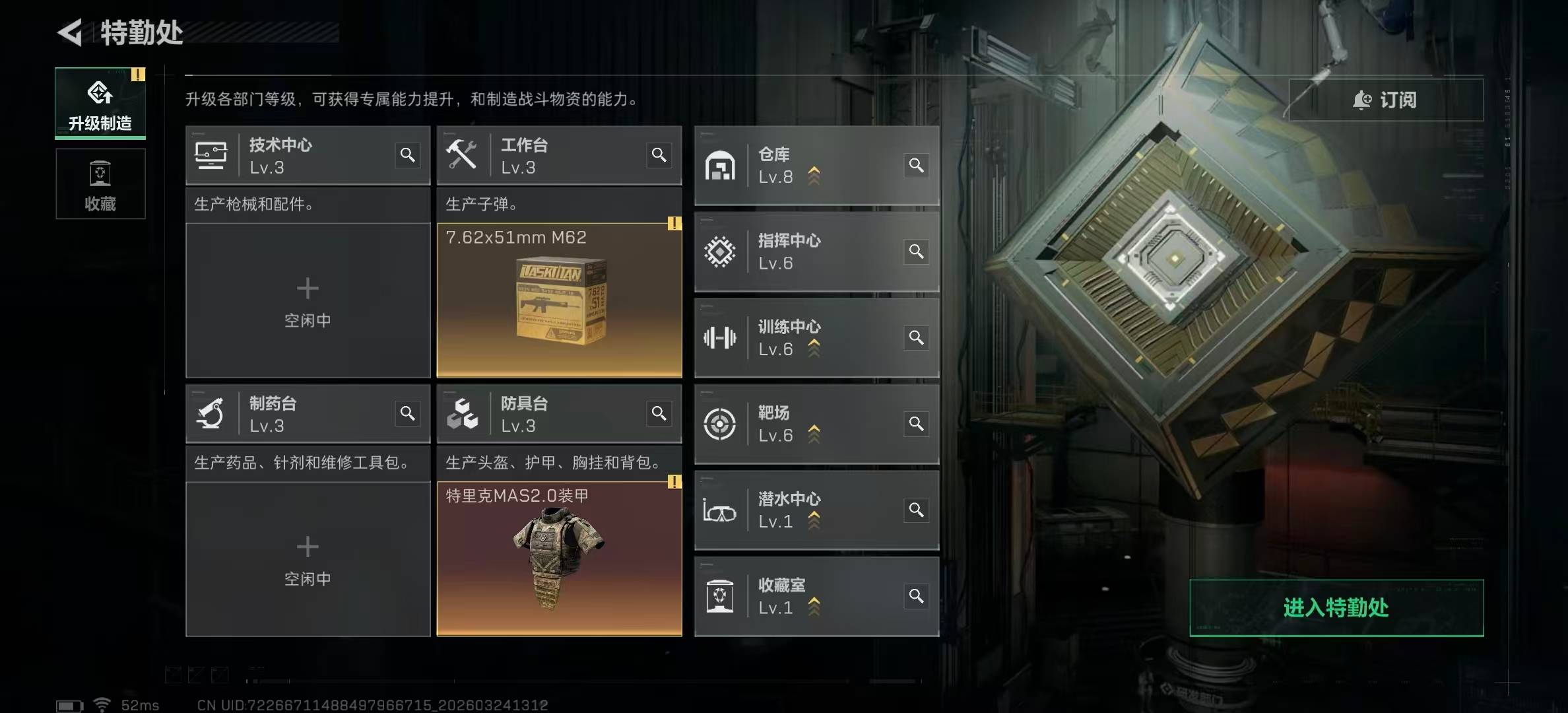
Task: Collect the 特里克MAS2.0装甲 armor
Action: 559,559
